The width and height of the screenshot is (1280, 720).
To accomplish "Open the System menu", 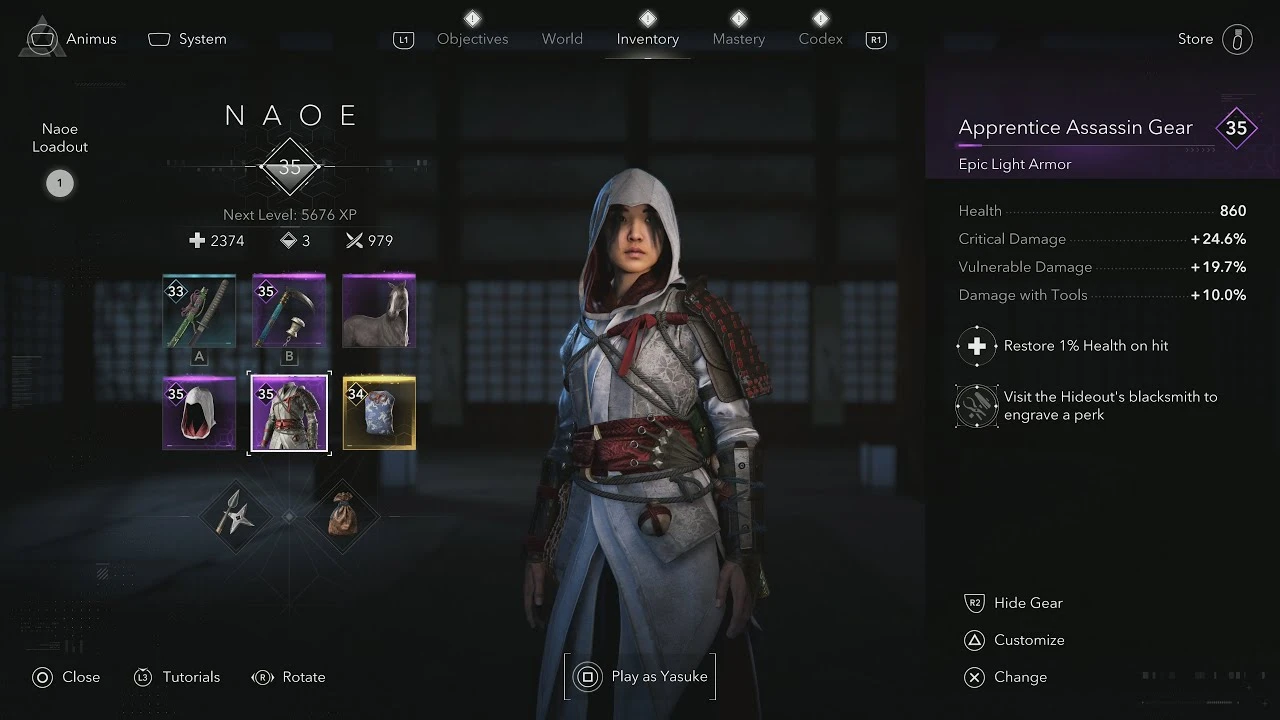I will click(188, 38).
